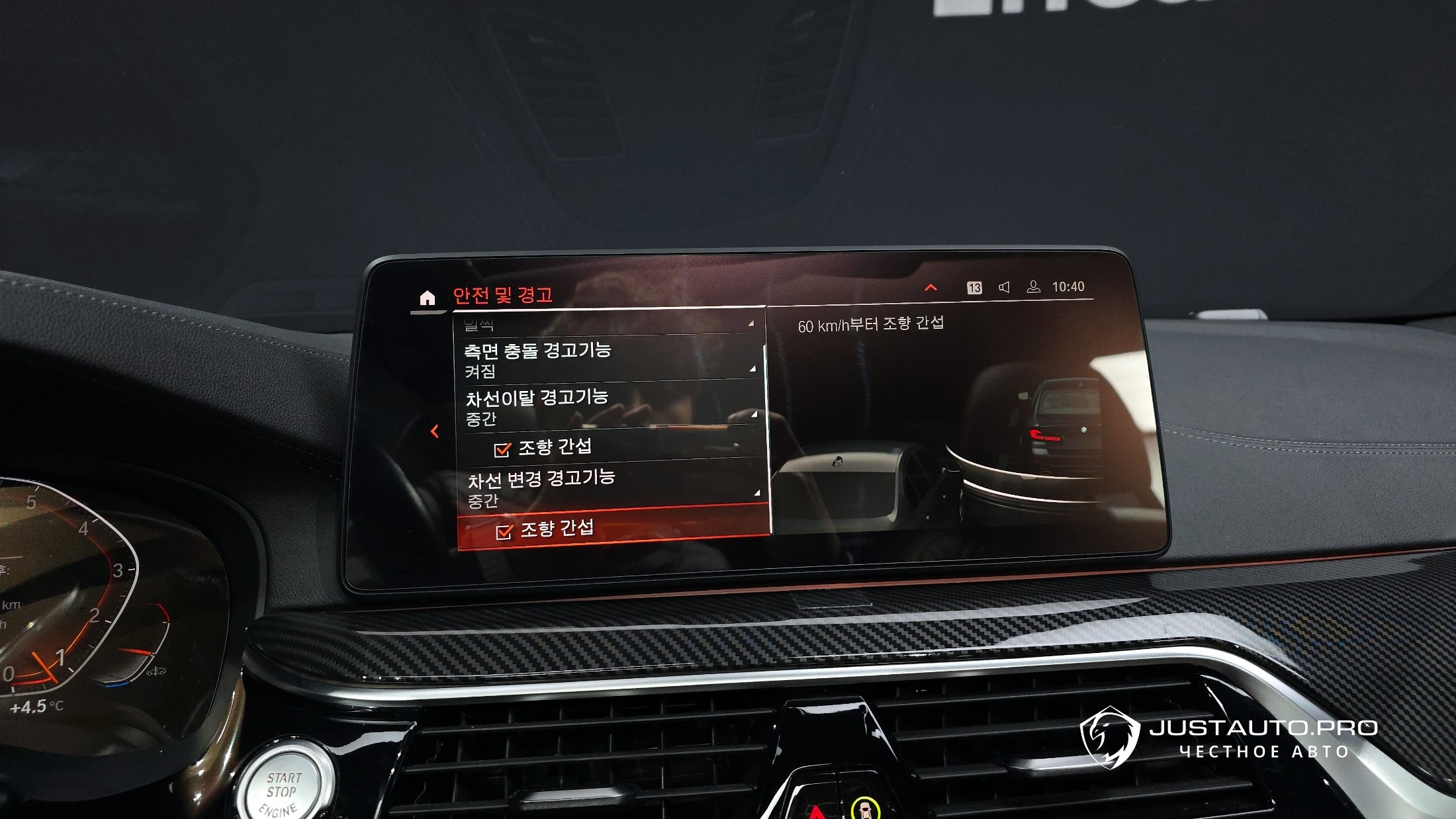Select the speaker sound icon
Image resolution: width=1456 pixels, height=819 pixels.
coord(1004,287)
